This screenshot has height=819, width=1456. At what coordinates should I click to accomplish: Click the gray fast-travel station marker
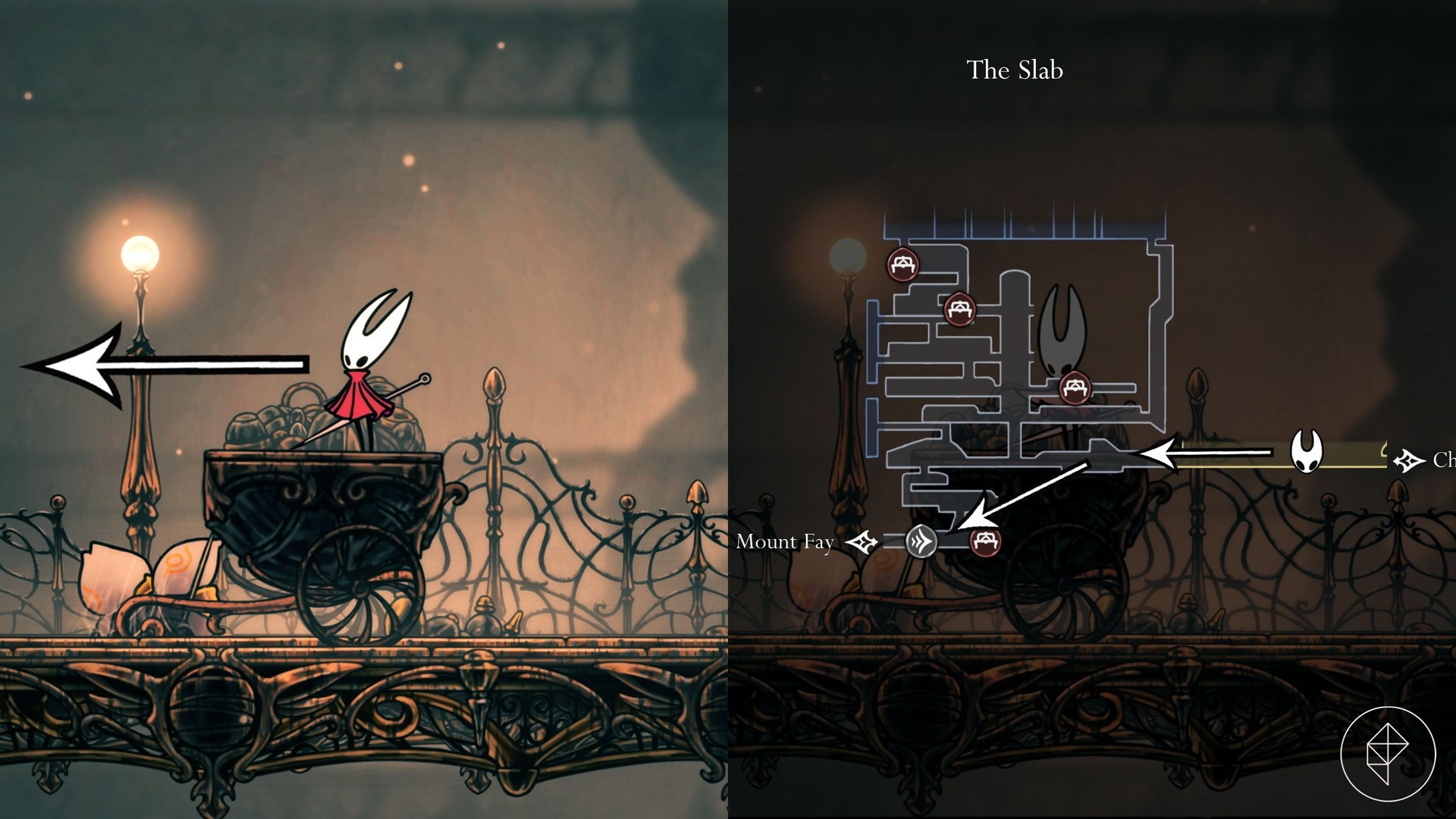921,541
